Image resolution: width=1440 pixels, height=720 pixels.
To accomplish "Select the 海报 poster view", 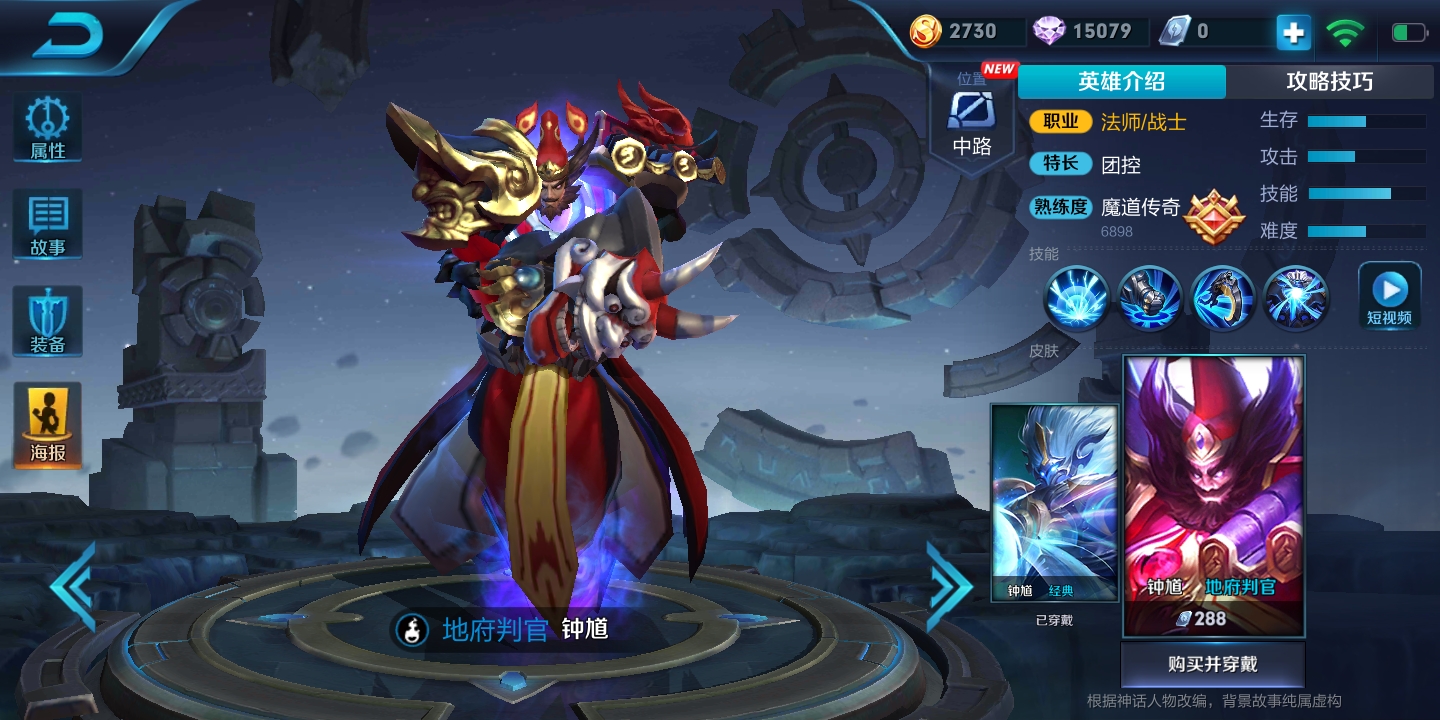I will click(47, 425).
